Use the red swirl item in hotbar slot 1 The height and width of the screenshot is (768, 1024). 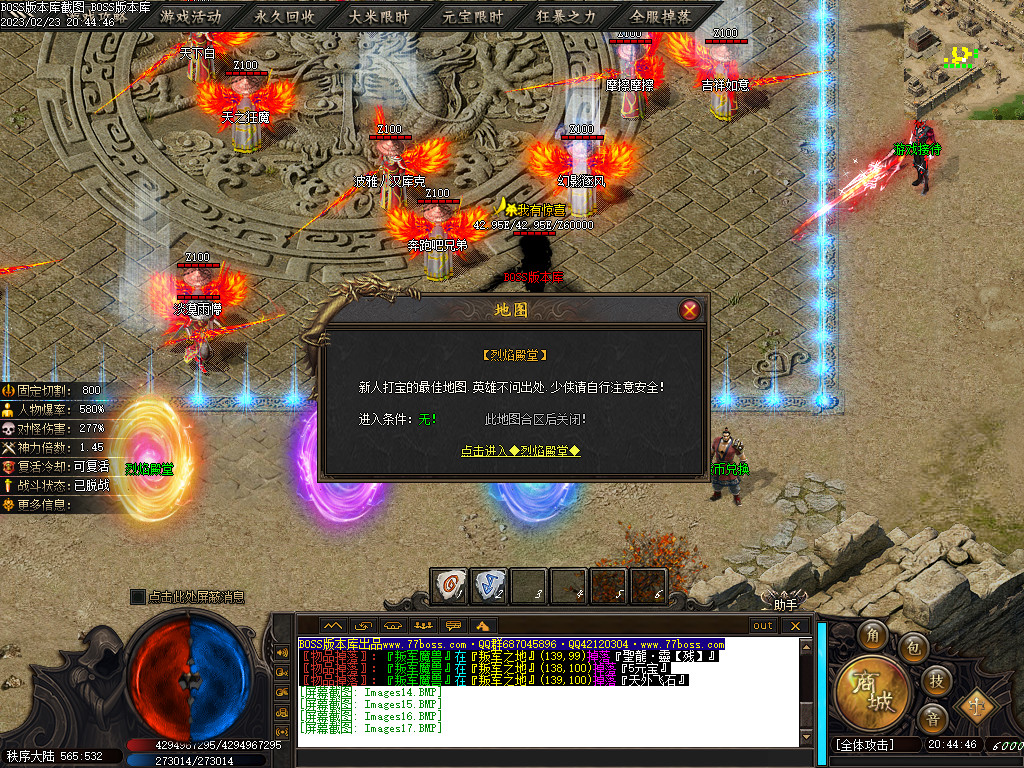coord(449,585)
